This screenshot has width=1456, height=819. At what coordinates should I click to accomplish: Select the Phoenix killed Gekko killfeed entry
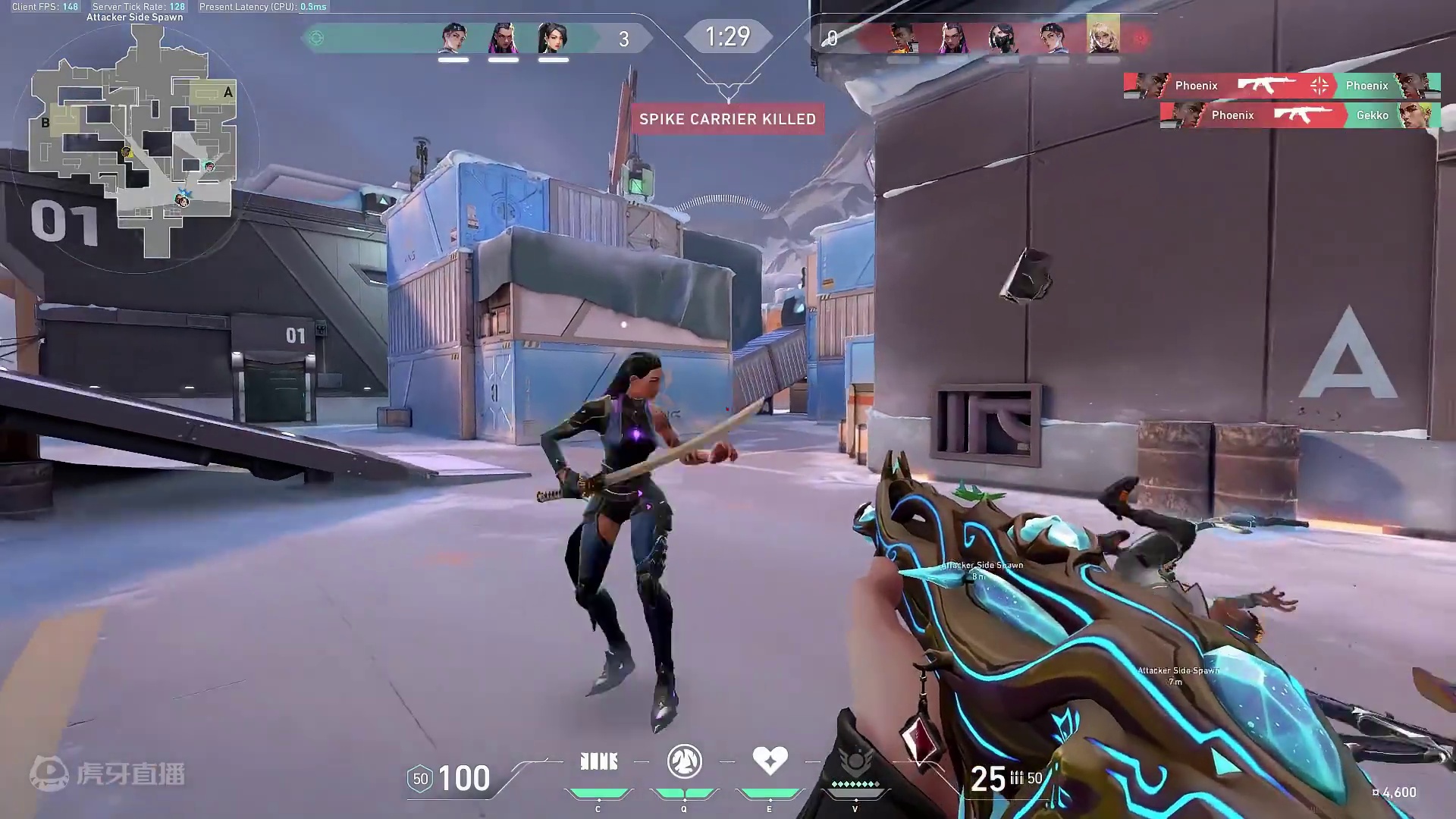[1299, 115]
